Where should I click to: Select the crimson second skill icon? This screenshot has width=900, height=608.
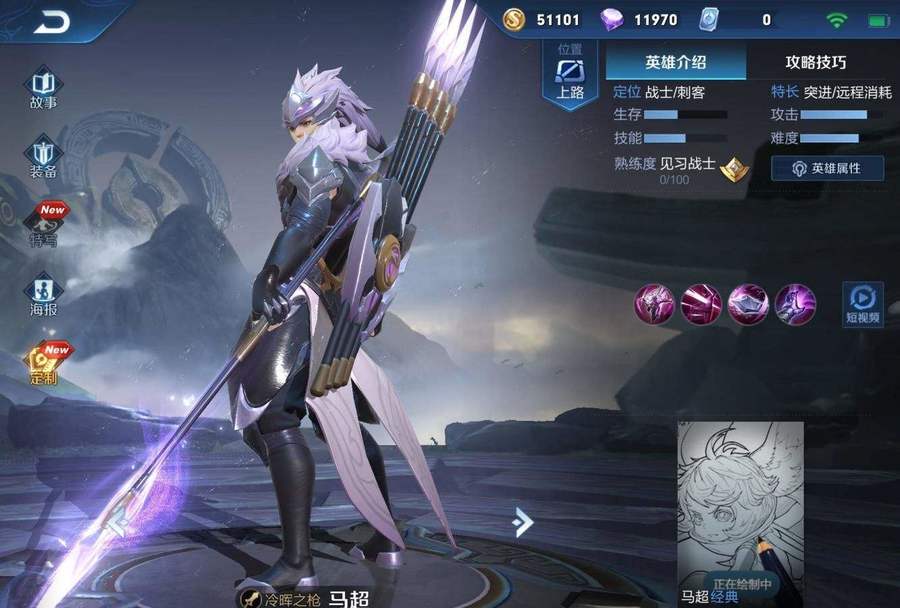click(701, 303)
